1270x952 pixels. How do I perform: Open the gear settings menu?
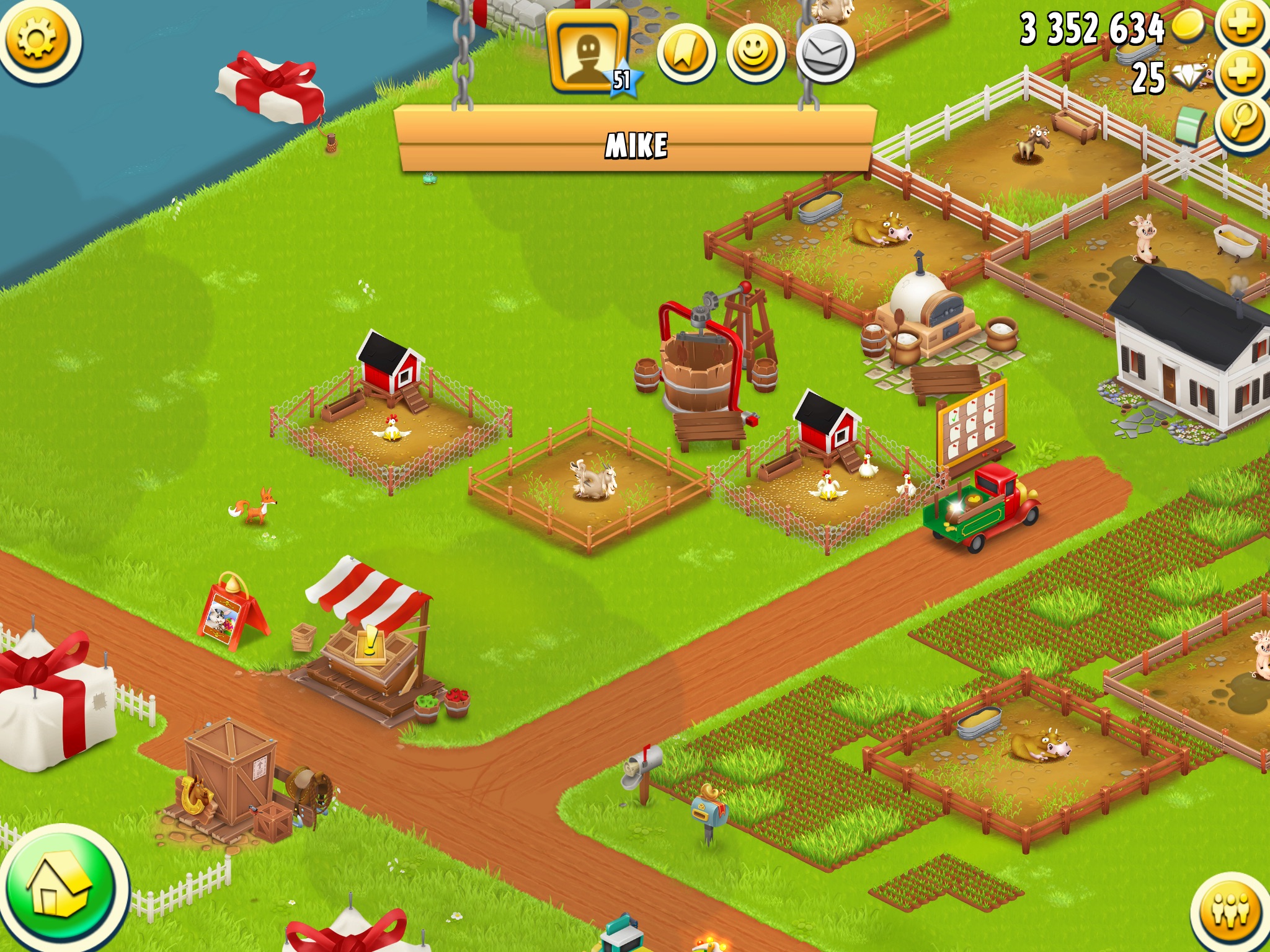tap(38, 39)
